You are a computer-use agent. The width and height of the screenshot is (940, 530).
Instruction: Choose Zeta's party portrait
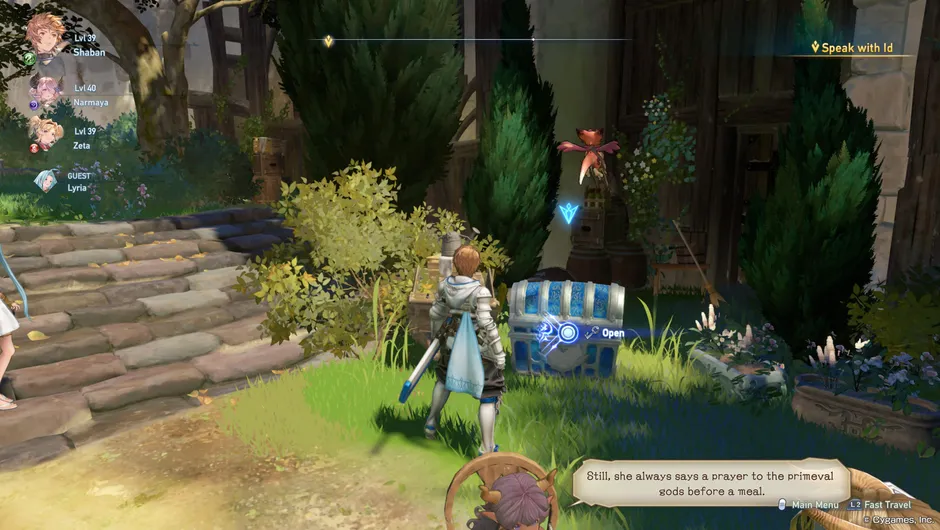45,133
